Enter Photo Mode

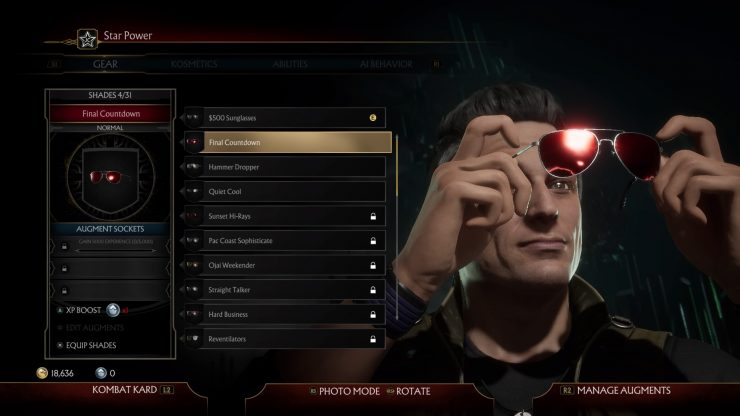tap(348, 391)
